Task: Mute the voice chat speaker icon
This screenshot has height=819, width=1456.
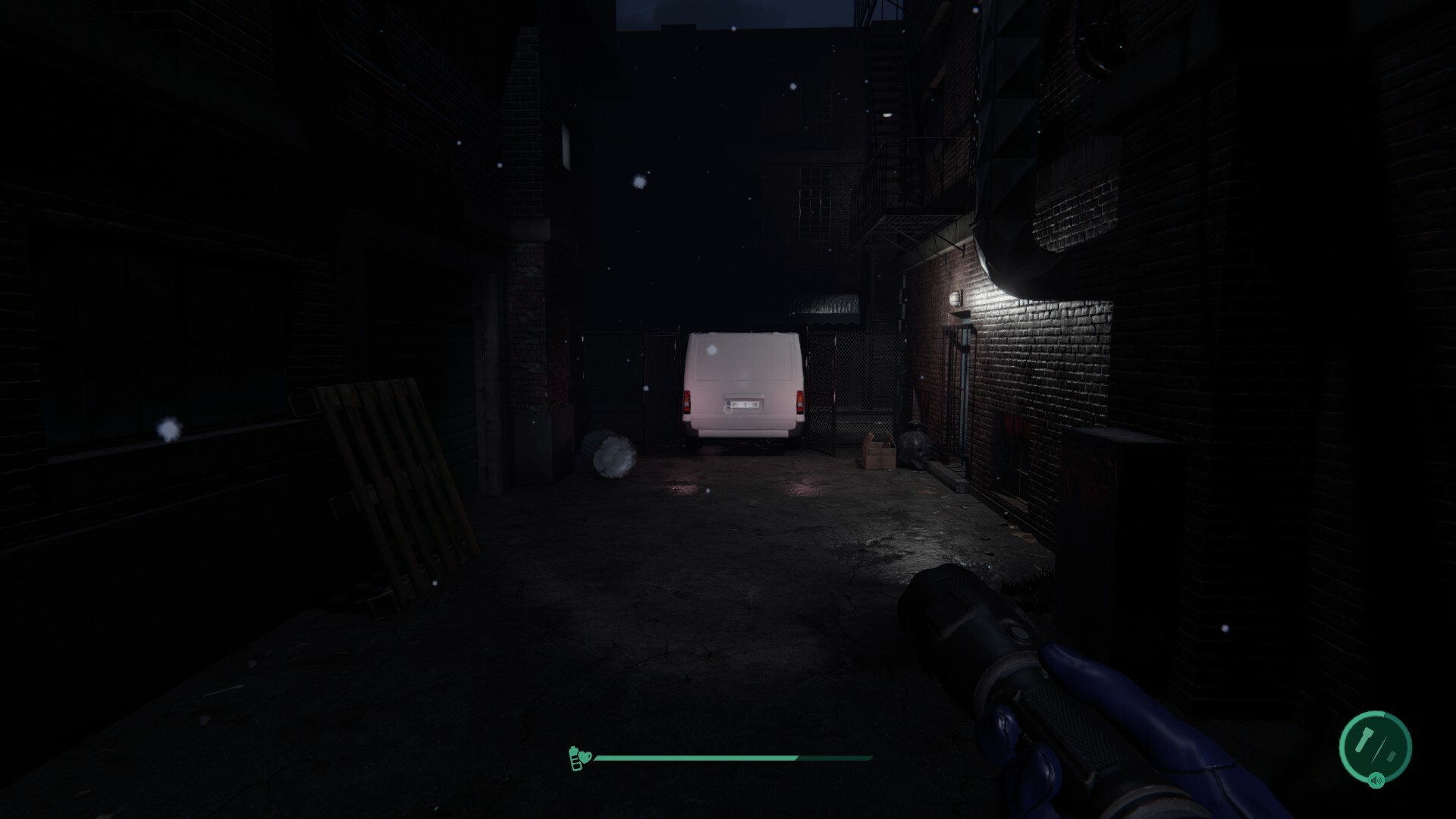Action: coord(1375,780)
